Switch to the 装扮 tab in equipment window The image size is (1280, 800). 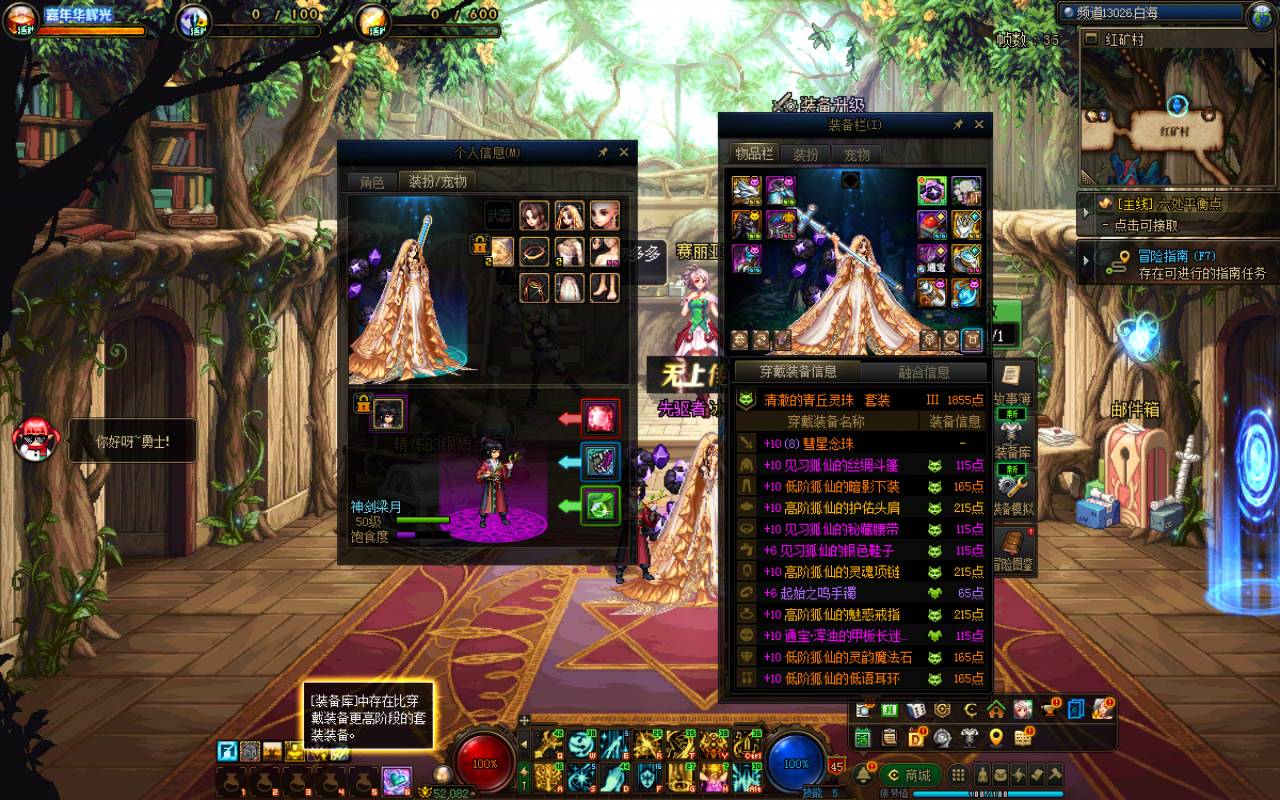pos(806,154)
